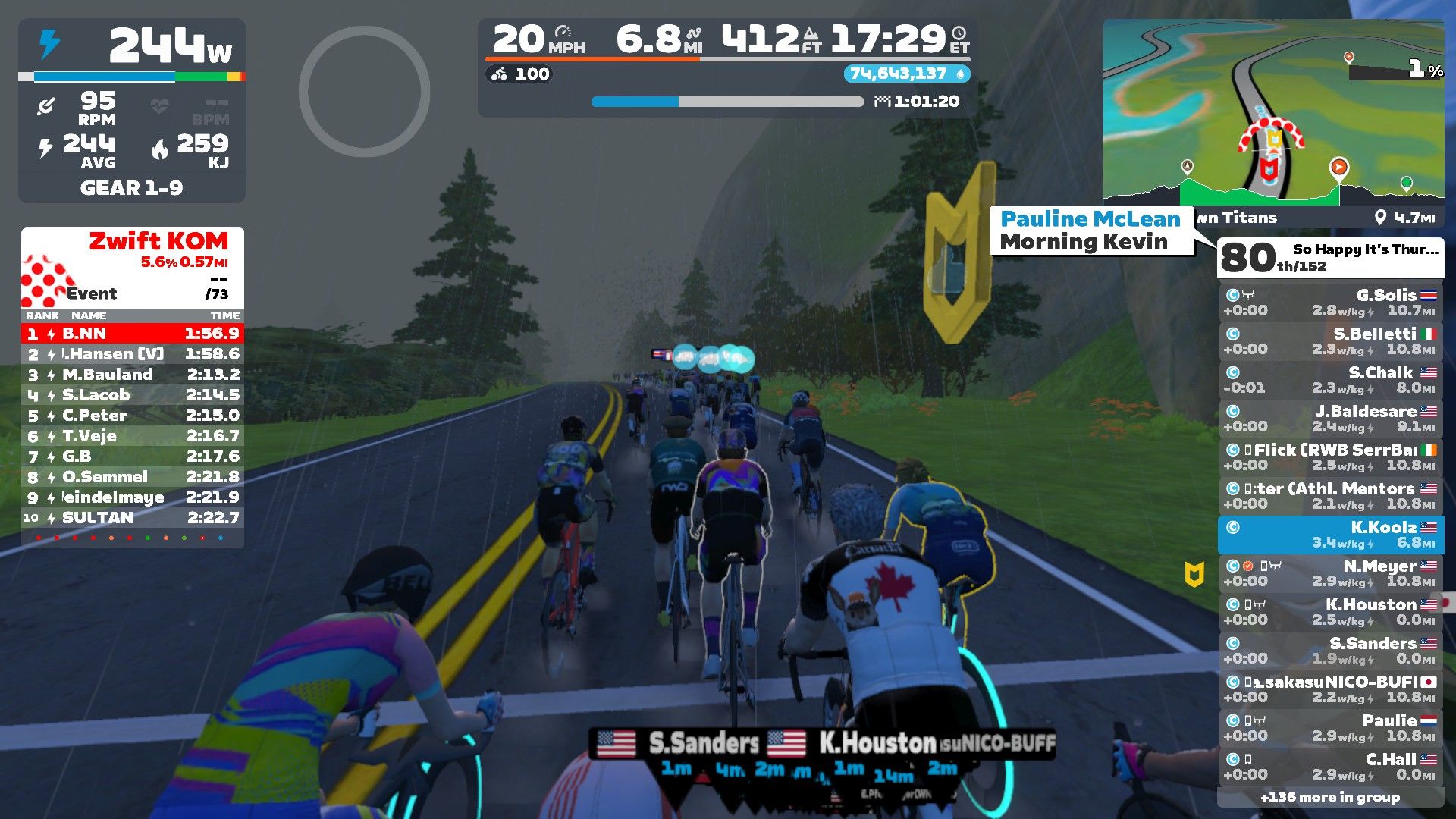Choose Paulie from the nearby riders

[x=1330, y=728]
